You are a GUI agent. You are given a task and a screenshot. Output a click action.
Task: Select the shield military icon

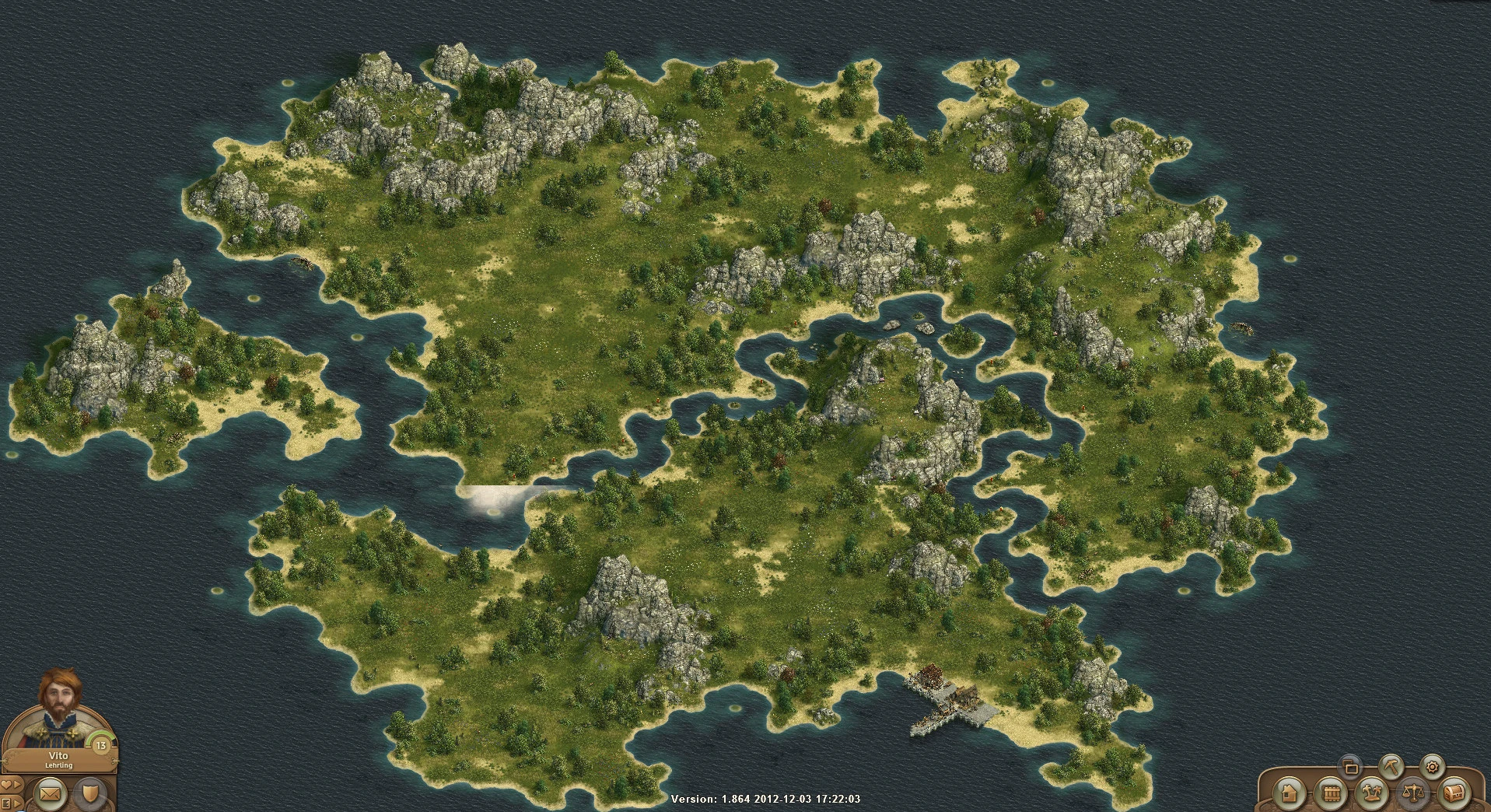point(90,793)
